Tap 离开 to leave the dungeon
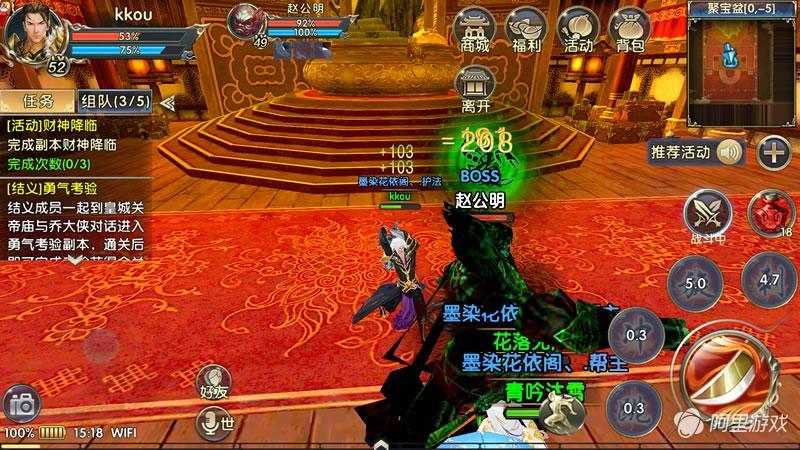The height and width of the screenshot is (450, 800). [x=475, y=91]
